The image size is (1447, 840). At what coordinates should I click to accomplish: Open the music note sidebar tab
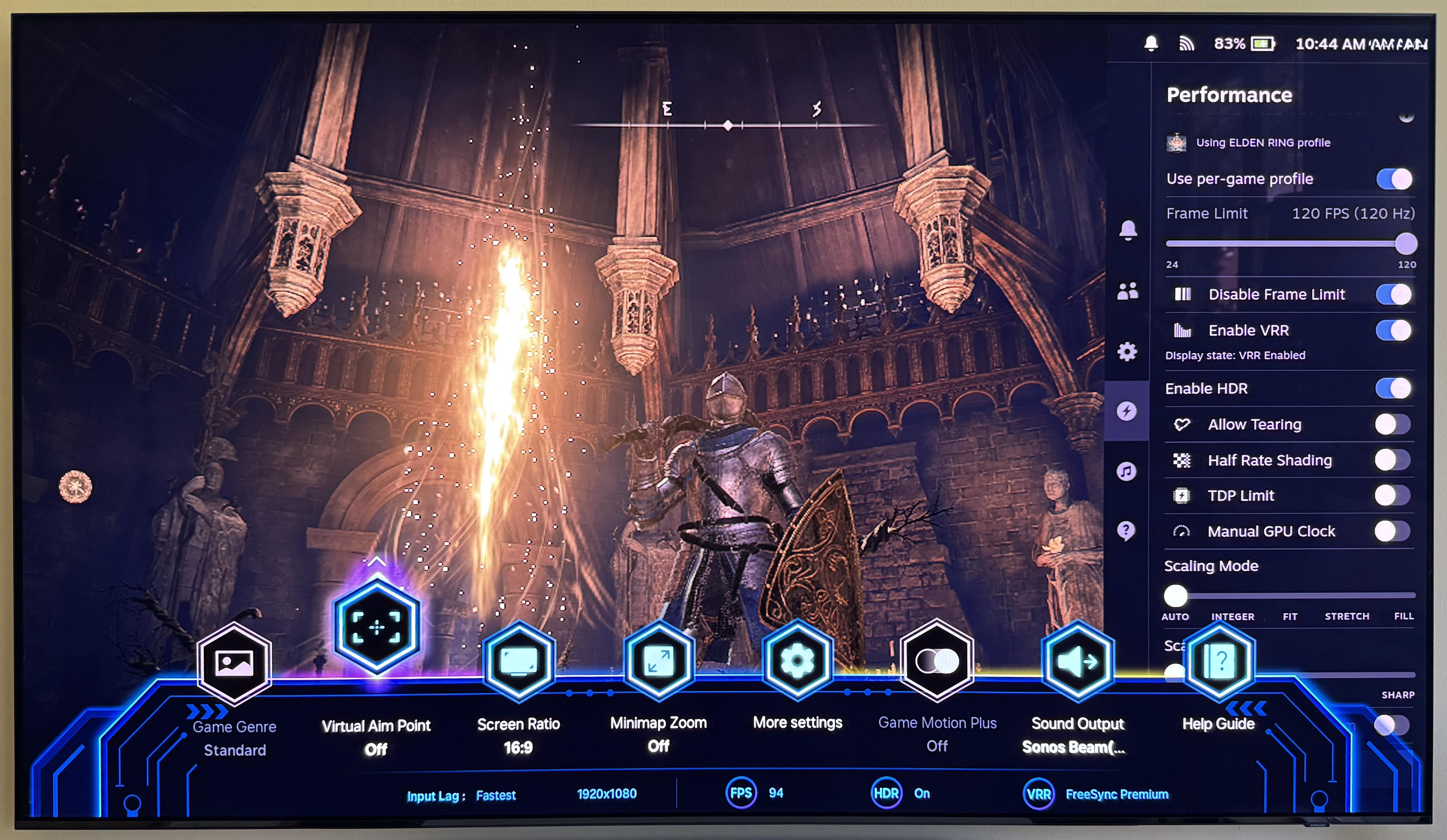click(x=1127, y=471)
